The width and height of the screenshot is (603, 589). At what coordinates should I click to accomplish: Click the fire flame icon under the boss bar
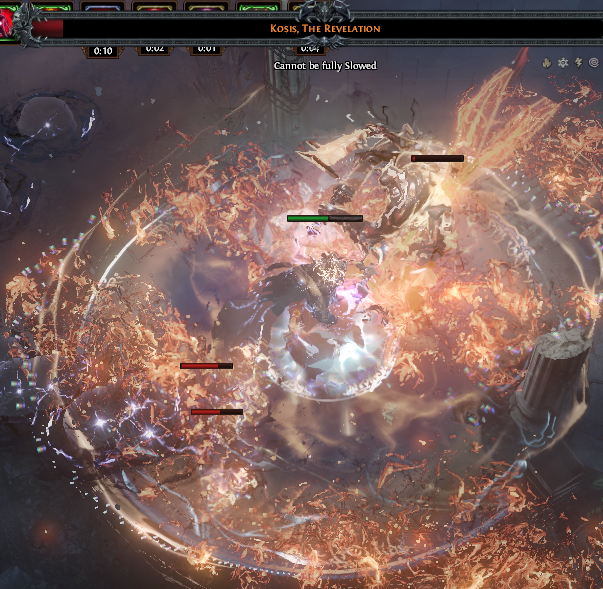click(x=547, y=62)
